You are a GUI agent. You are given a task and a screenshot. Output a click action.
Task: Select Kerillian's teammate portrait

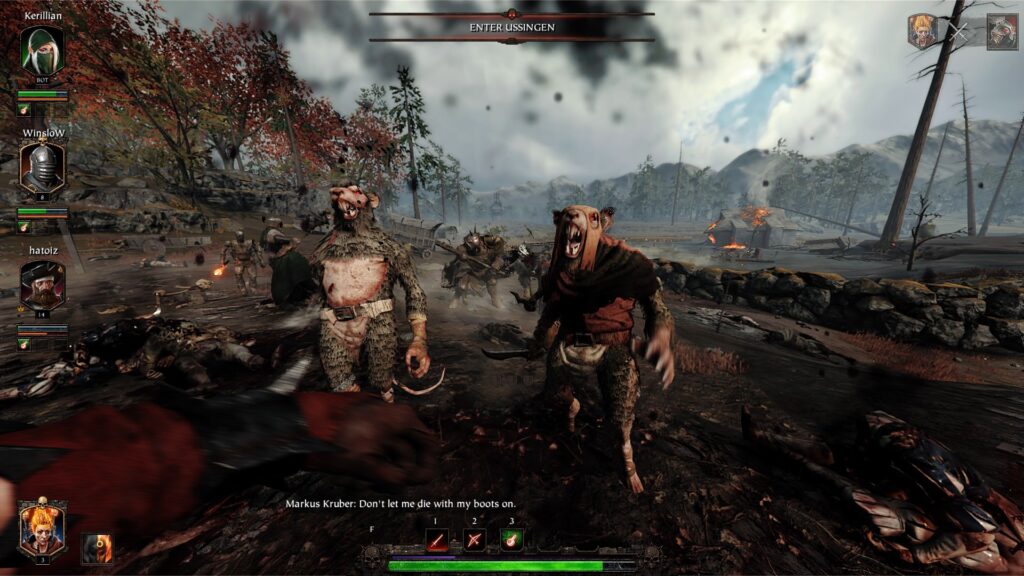point(42,50)
